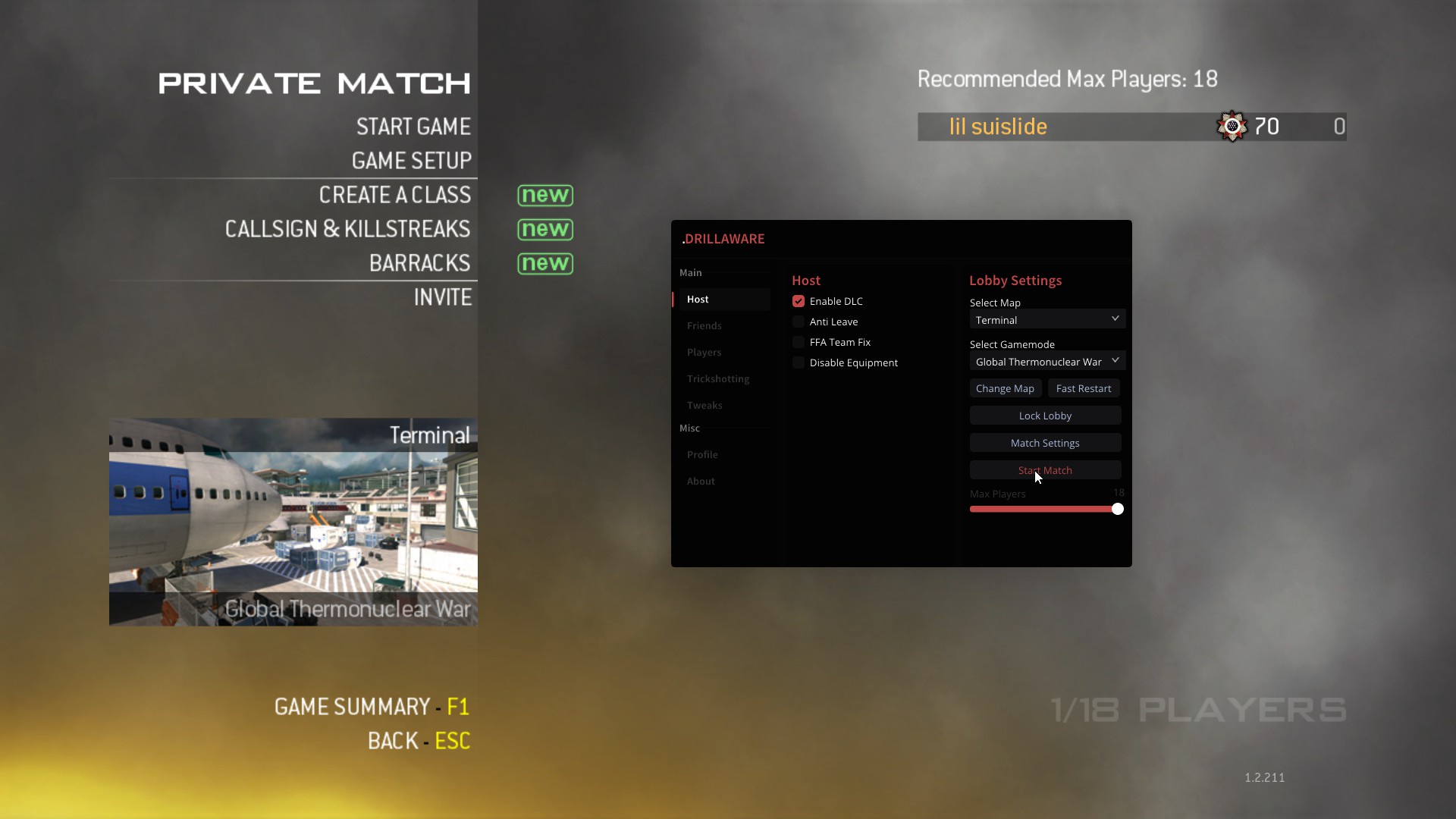The image size is (1456, 819).
Task: Click the new badge beside BARRACKS
Action: point(544,263)
